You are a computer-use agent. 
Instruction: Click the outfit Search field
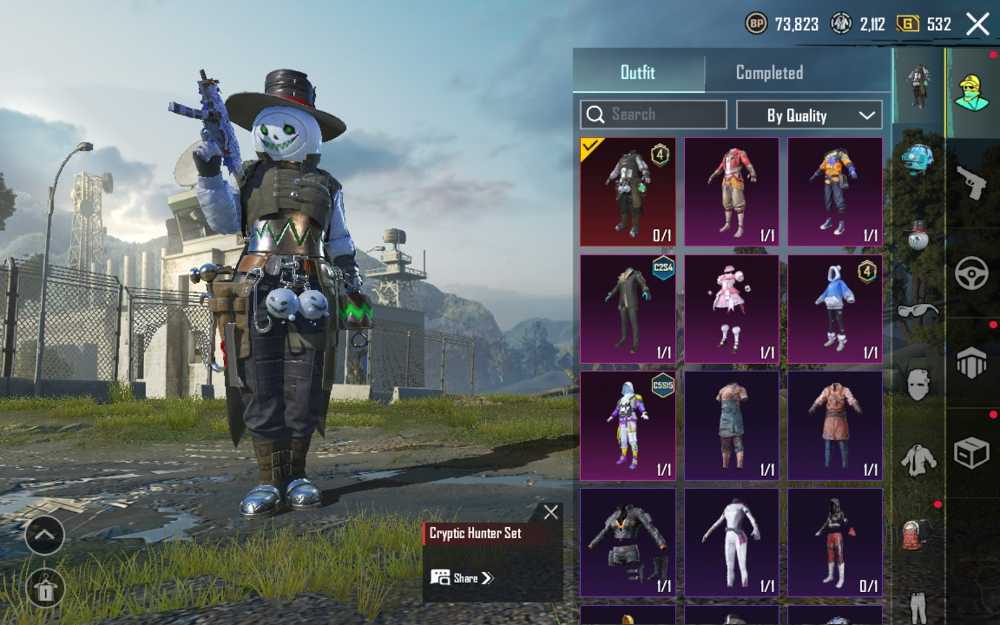(653, 115)
